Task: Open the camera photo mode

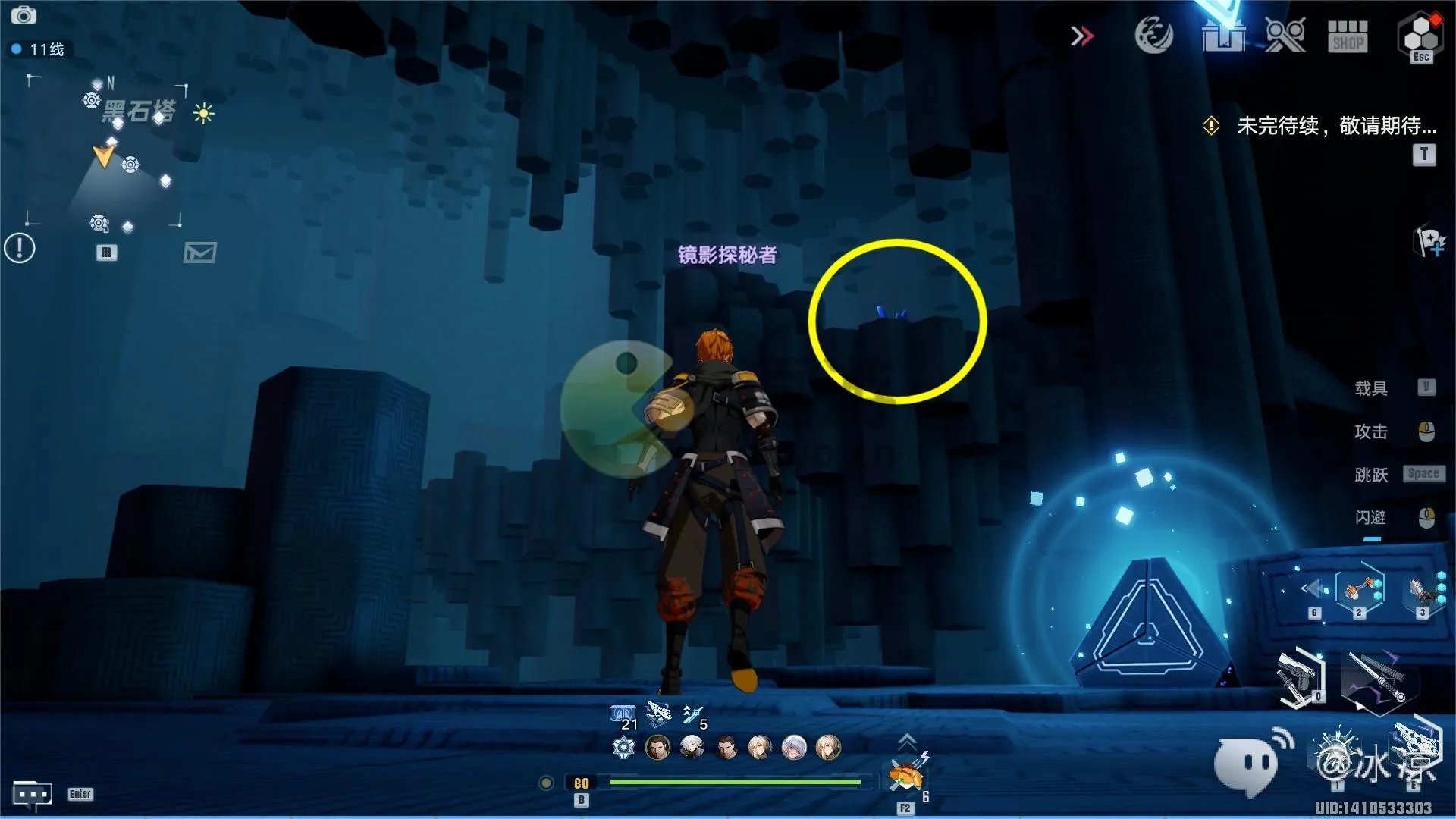Action: pos(24,15)
